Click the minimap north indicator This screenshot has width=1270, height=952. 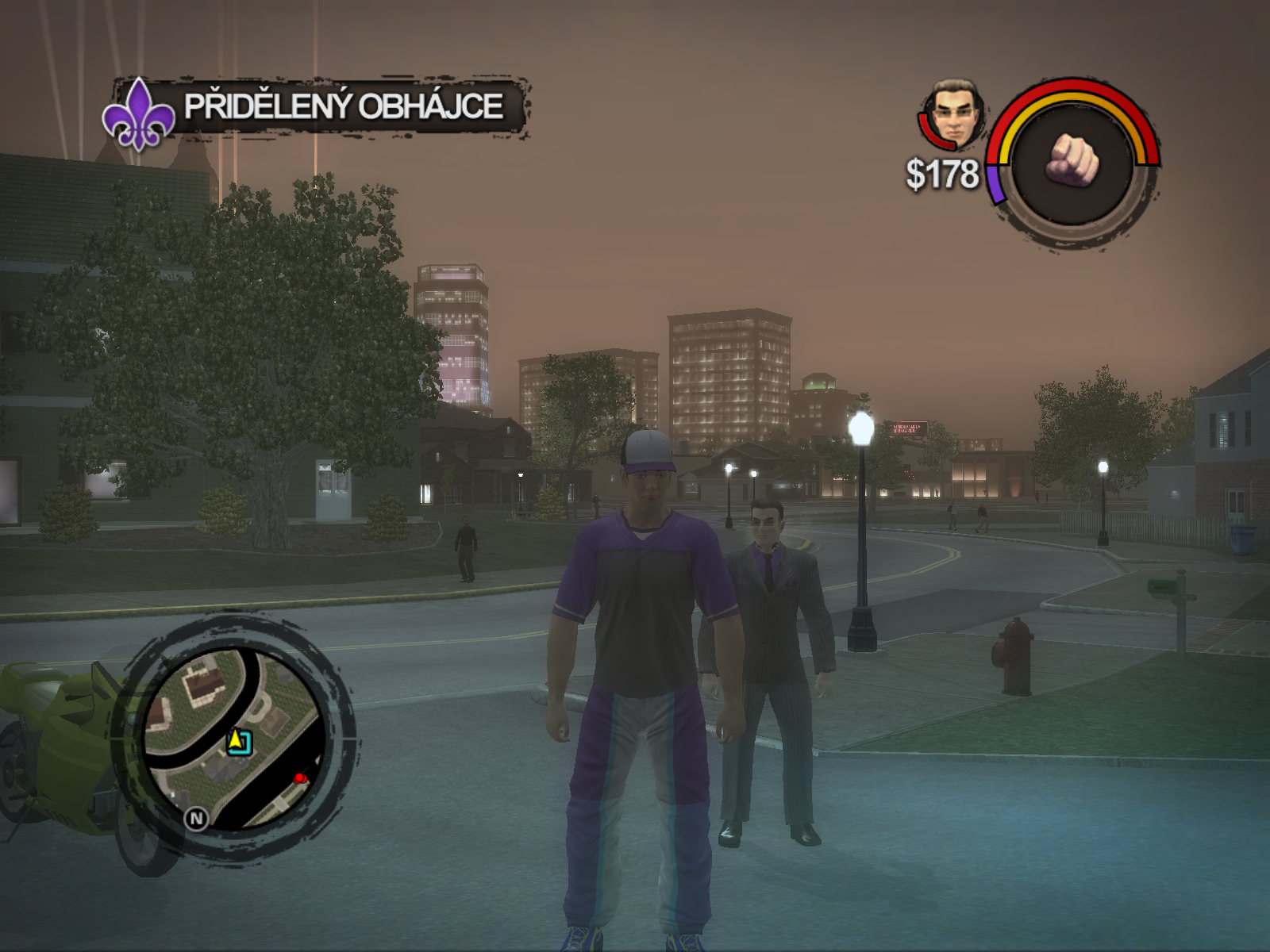[196, 818]
